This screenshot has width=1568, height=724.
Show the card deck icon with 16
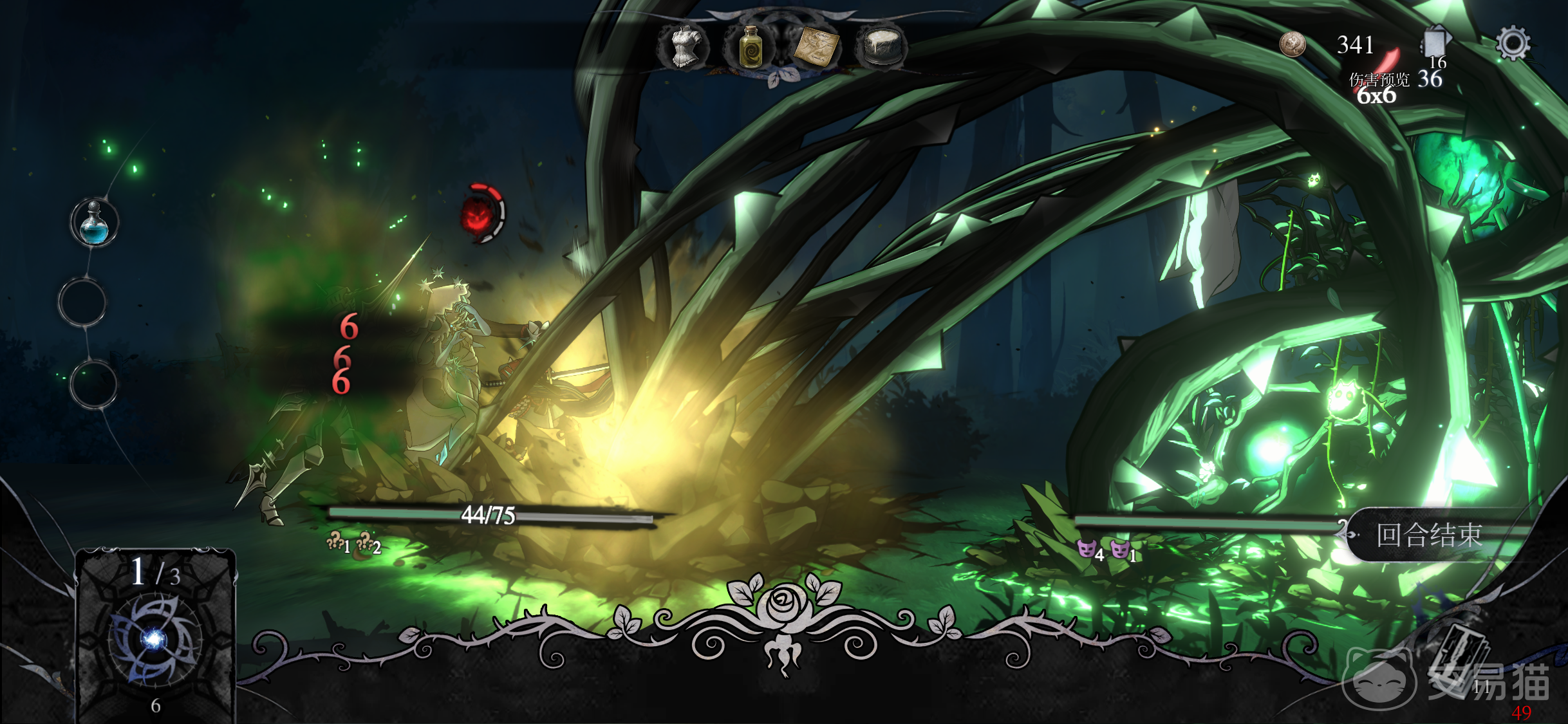click(1435, 44)
